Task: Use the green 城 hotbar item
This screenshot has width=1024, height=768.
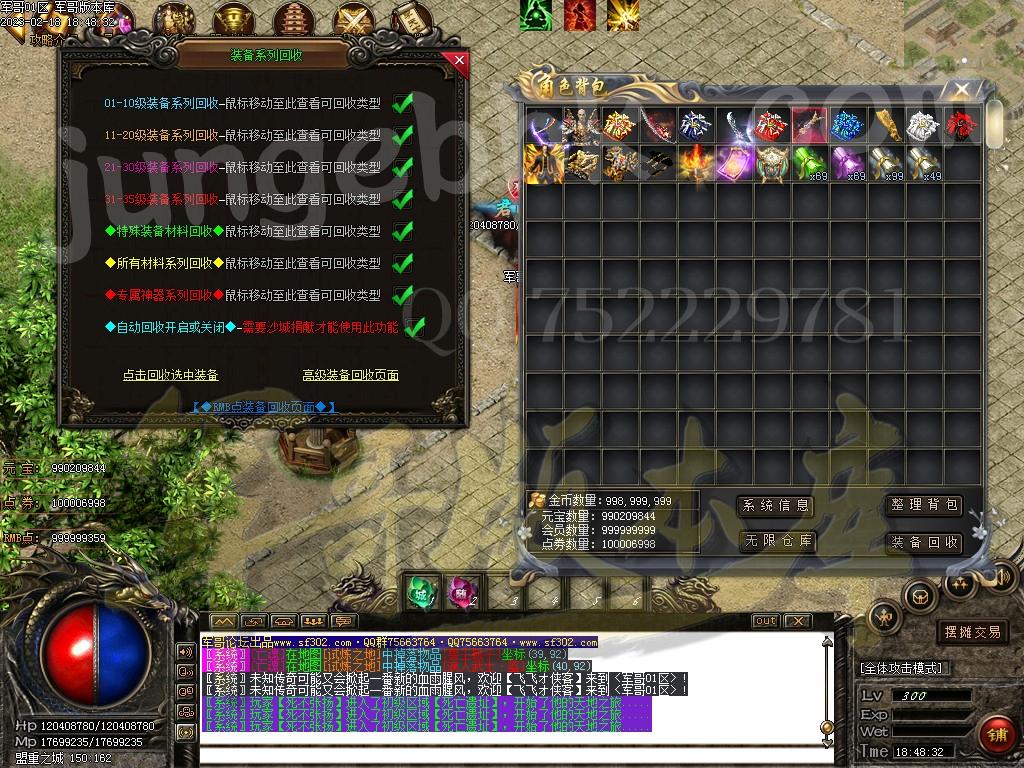Action: coord(422,591)
